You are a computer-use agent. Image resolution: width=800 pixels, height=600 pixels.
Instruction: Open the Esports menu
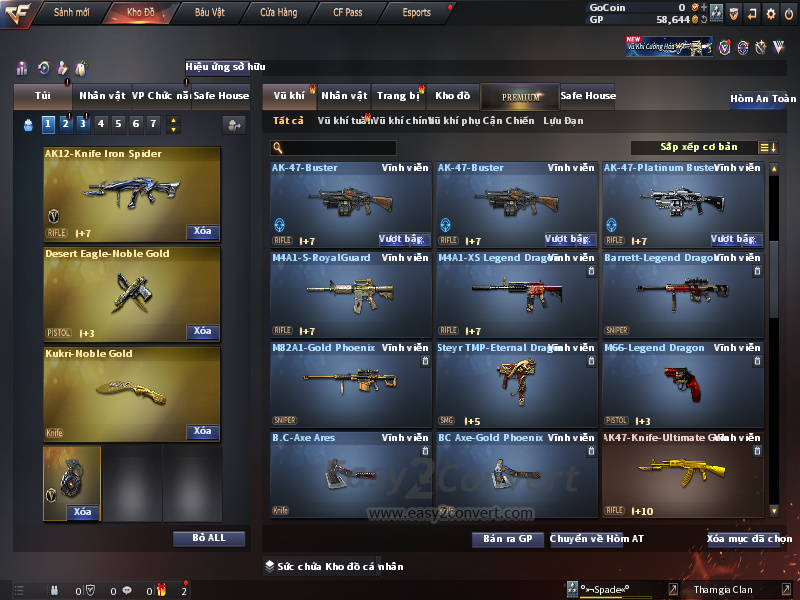pyautogui.click(x=416, y=13)
